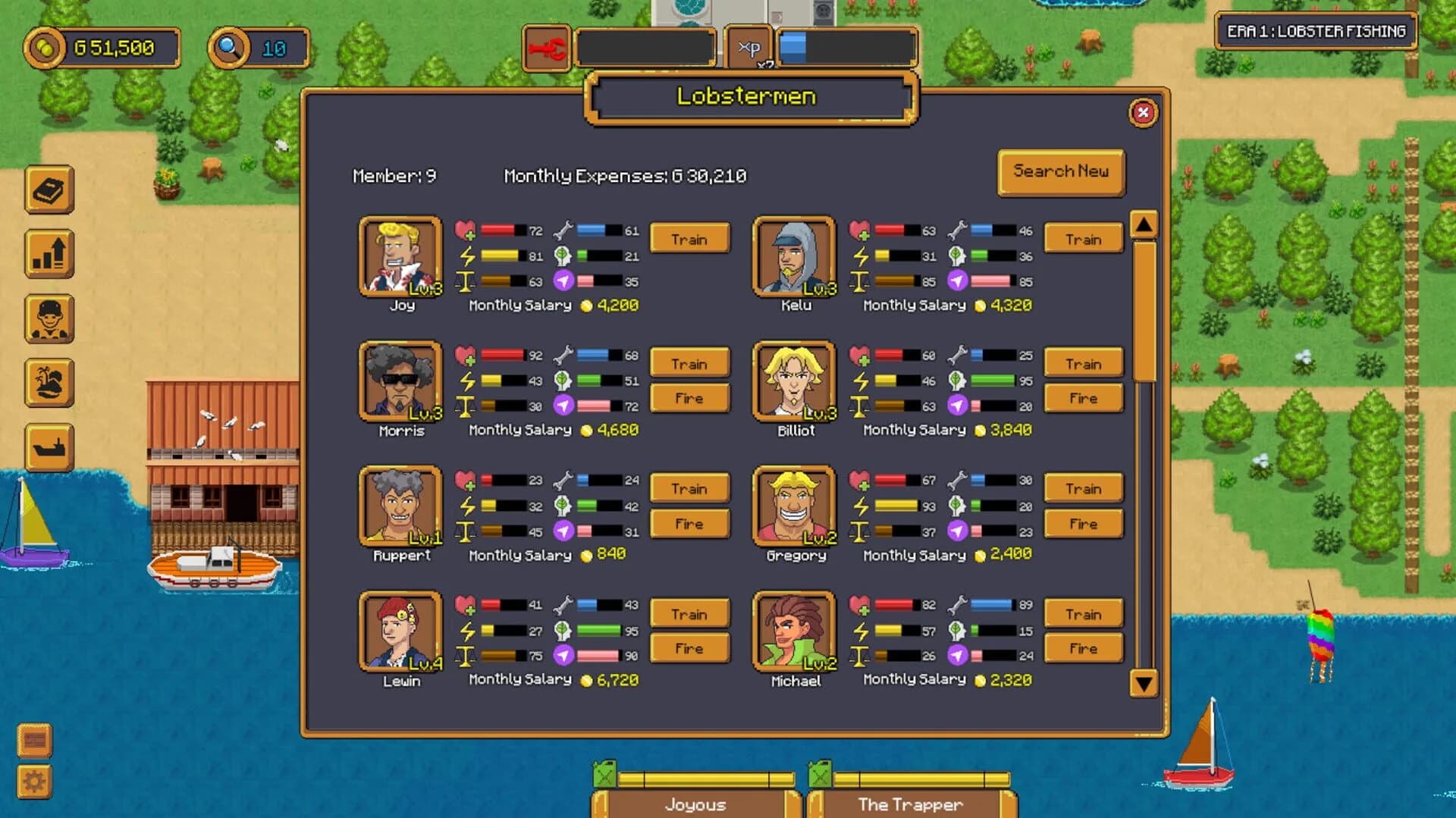This screenshot has height=818, width=1456.
Task: Switch to The Trapper boat tab
Action: [x=909, y=804]
